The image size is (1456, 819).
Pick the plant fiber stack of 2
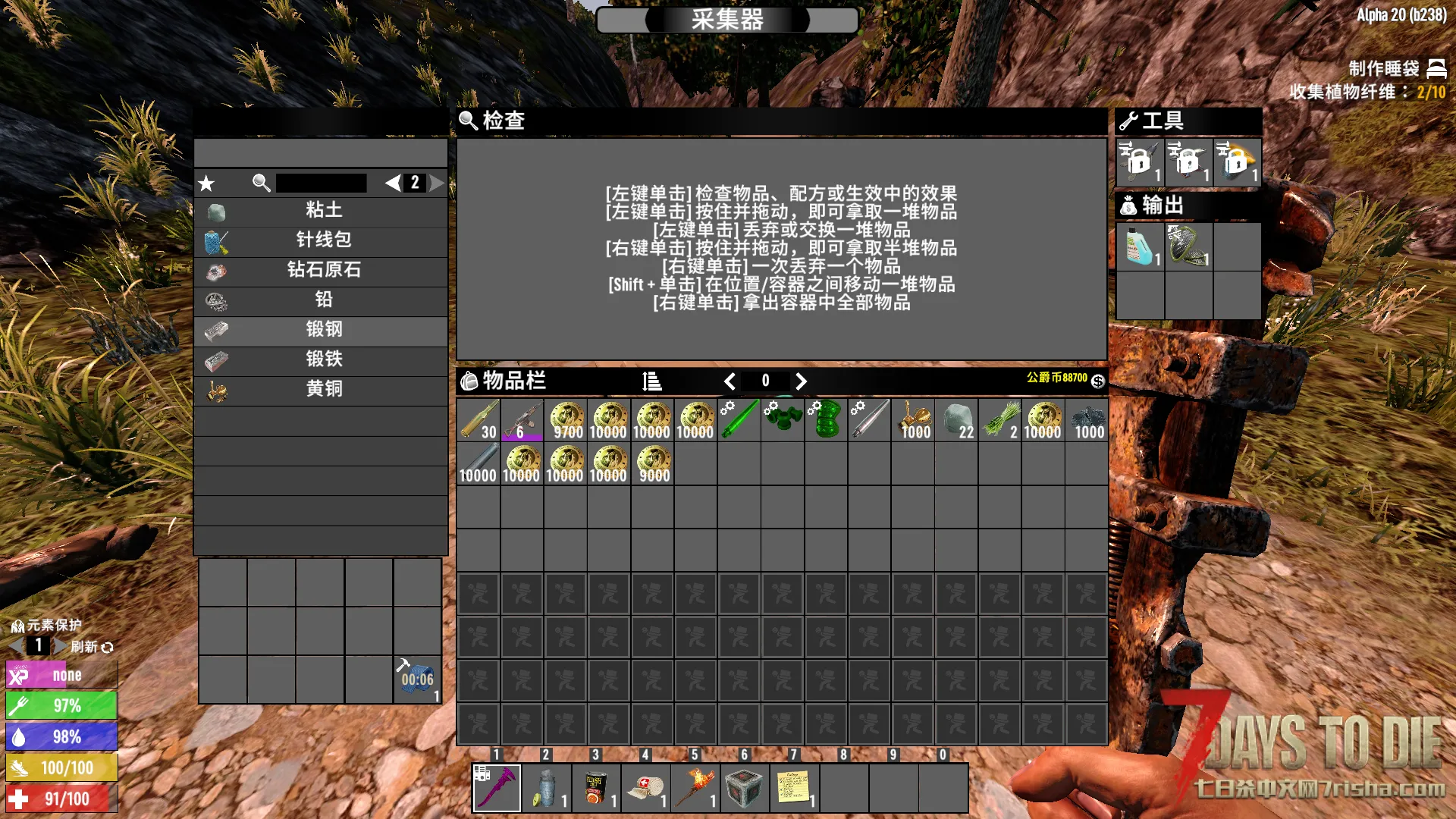(x=1000, y=420)
